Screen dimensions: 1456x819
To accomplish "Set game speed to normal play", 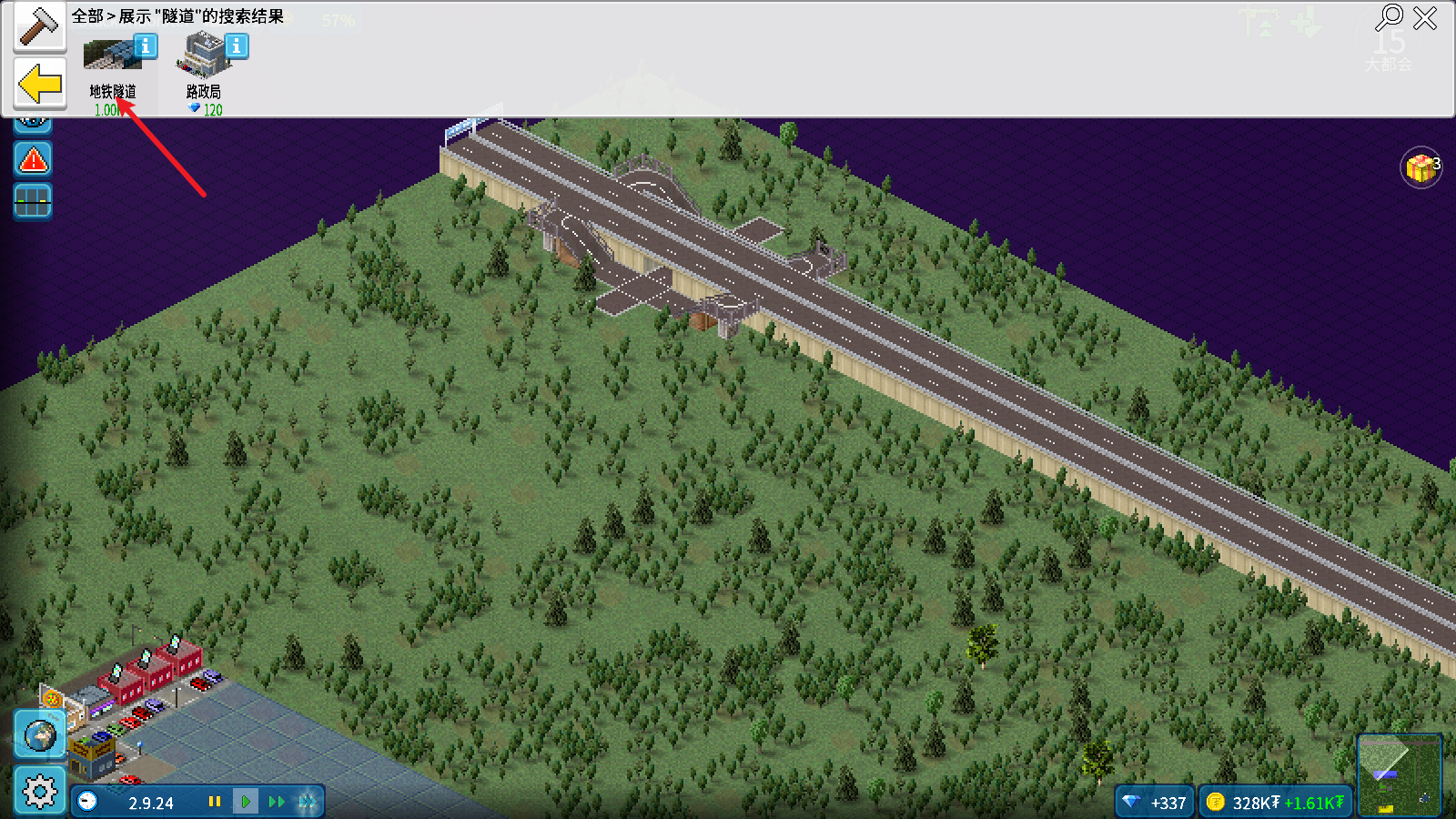I will coord(246,802).
